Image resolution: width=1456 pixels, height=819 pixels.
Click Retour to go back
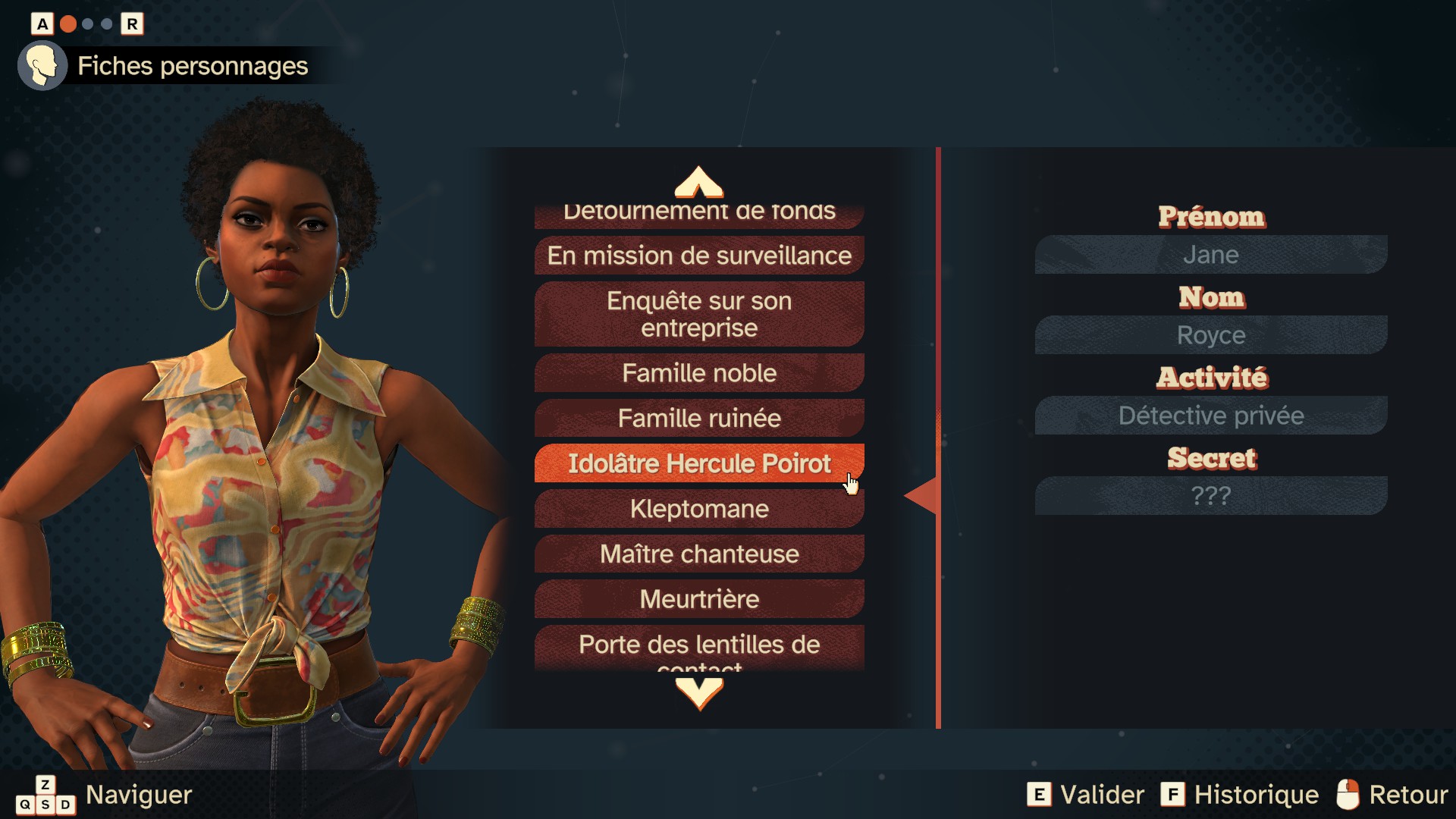tap(1392, 795)
